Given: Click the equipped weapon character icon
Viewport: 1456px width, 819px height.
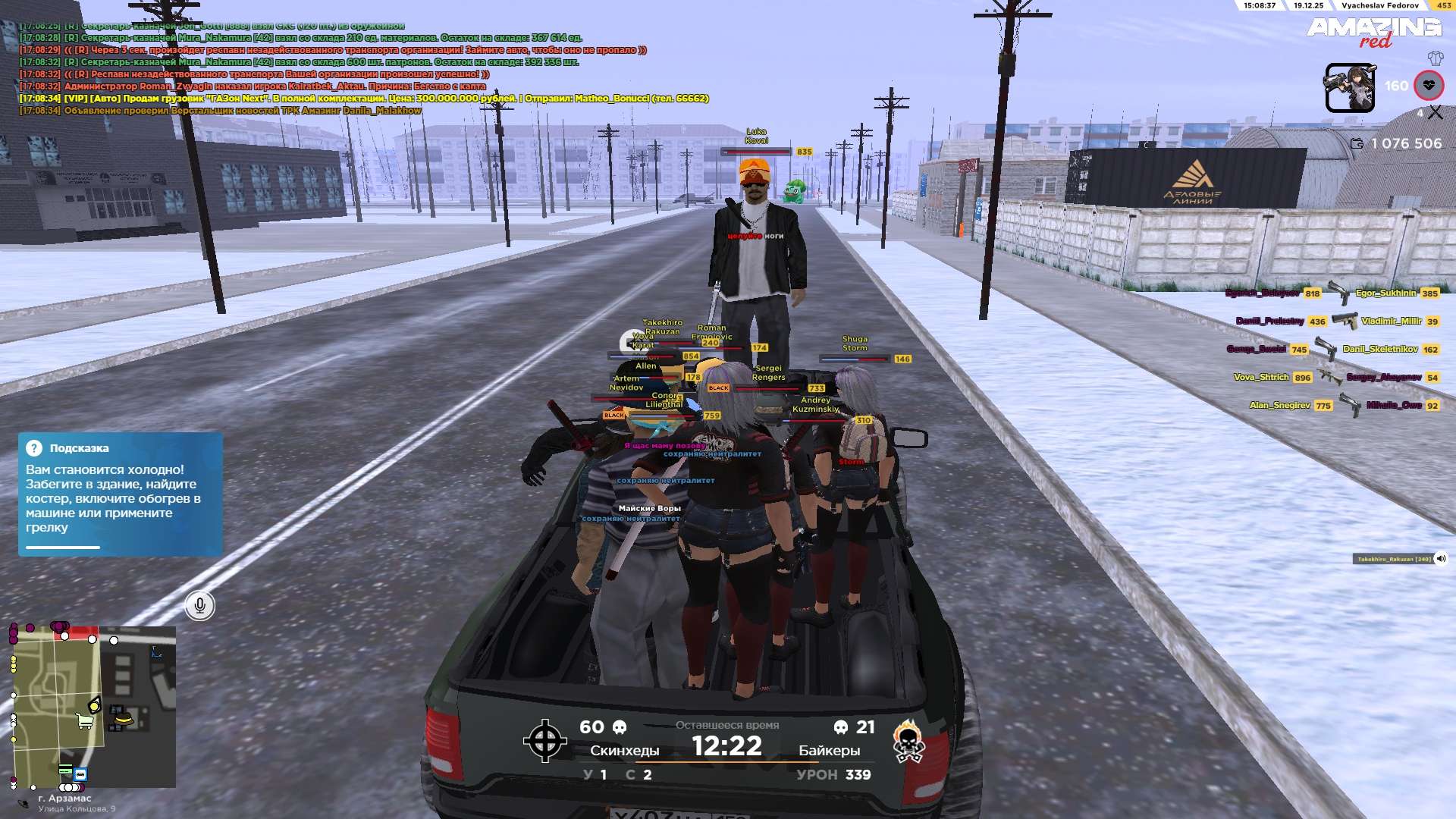Looking at the screenshot, I should click(1349, 88).
